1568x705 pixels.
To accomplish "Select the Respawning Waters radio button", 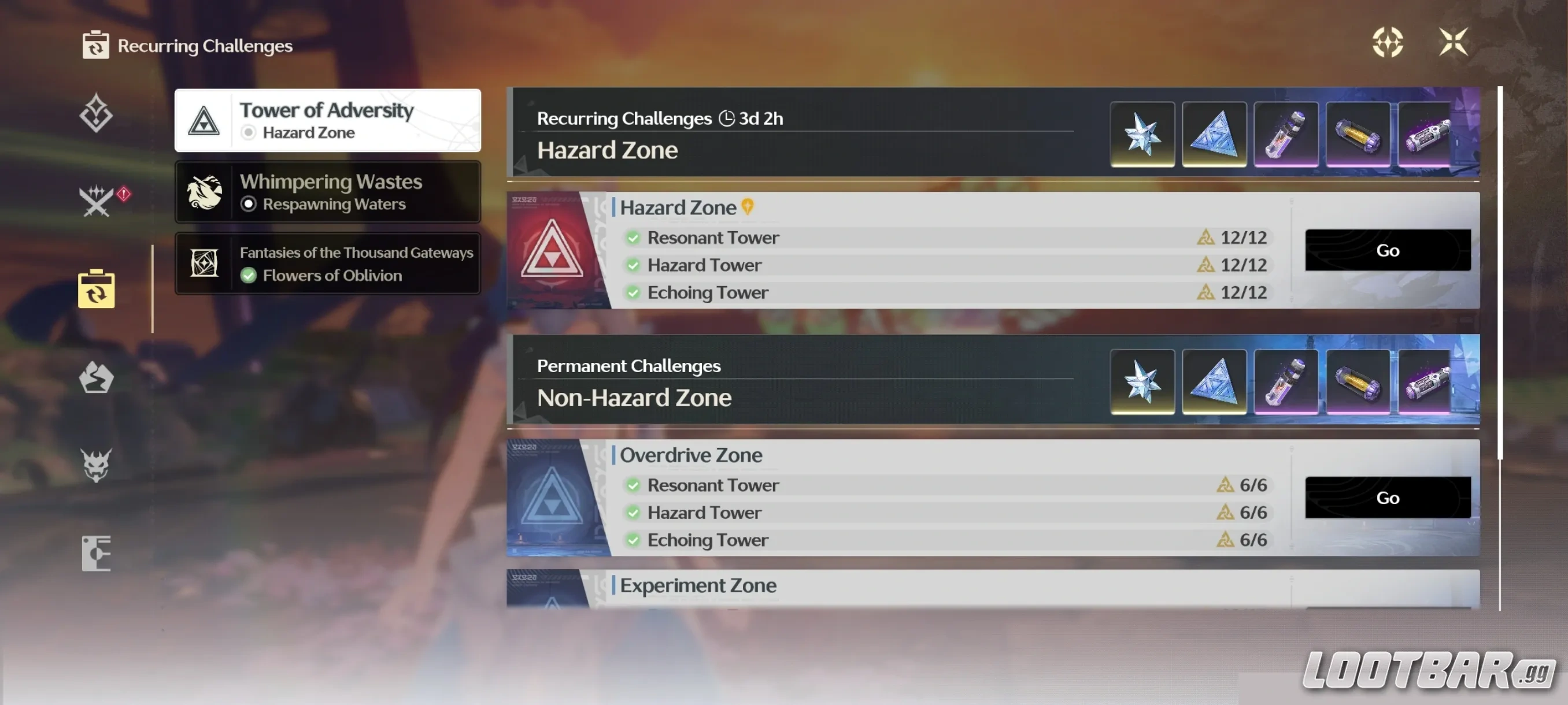I will click(249, 205).
